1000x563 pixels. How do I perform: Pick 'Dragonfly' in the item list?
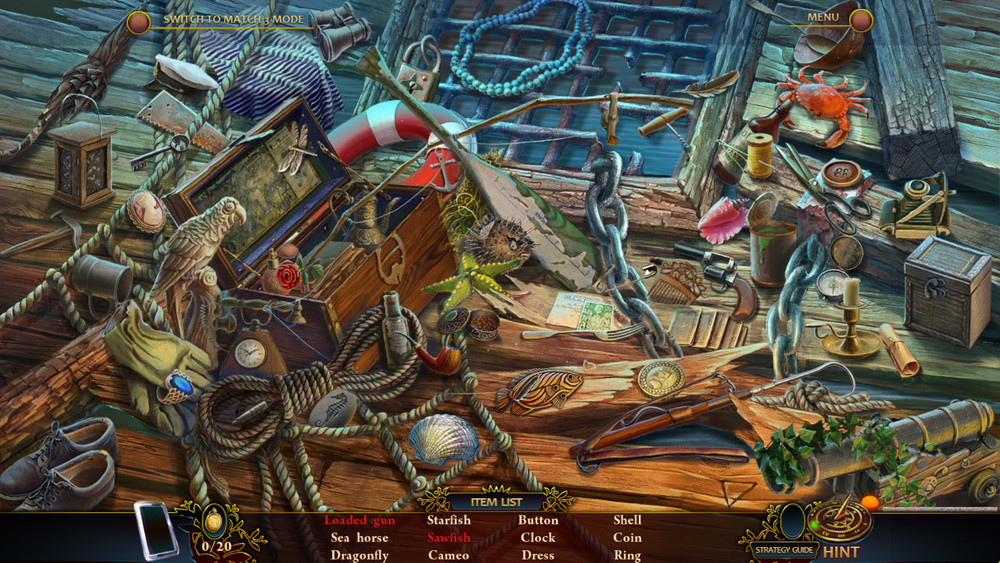(359, 556)
